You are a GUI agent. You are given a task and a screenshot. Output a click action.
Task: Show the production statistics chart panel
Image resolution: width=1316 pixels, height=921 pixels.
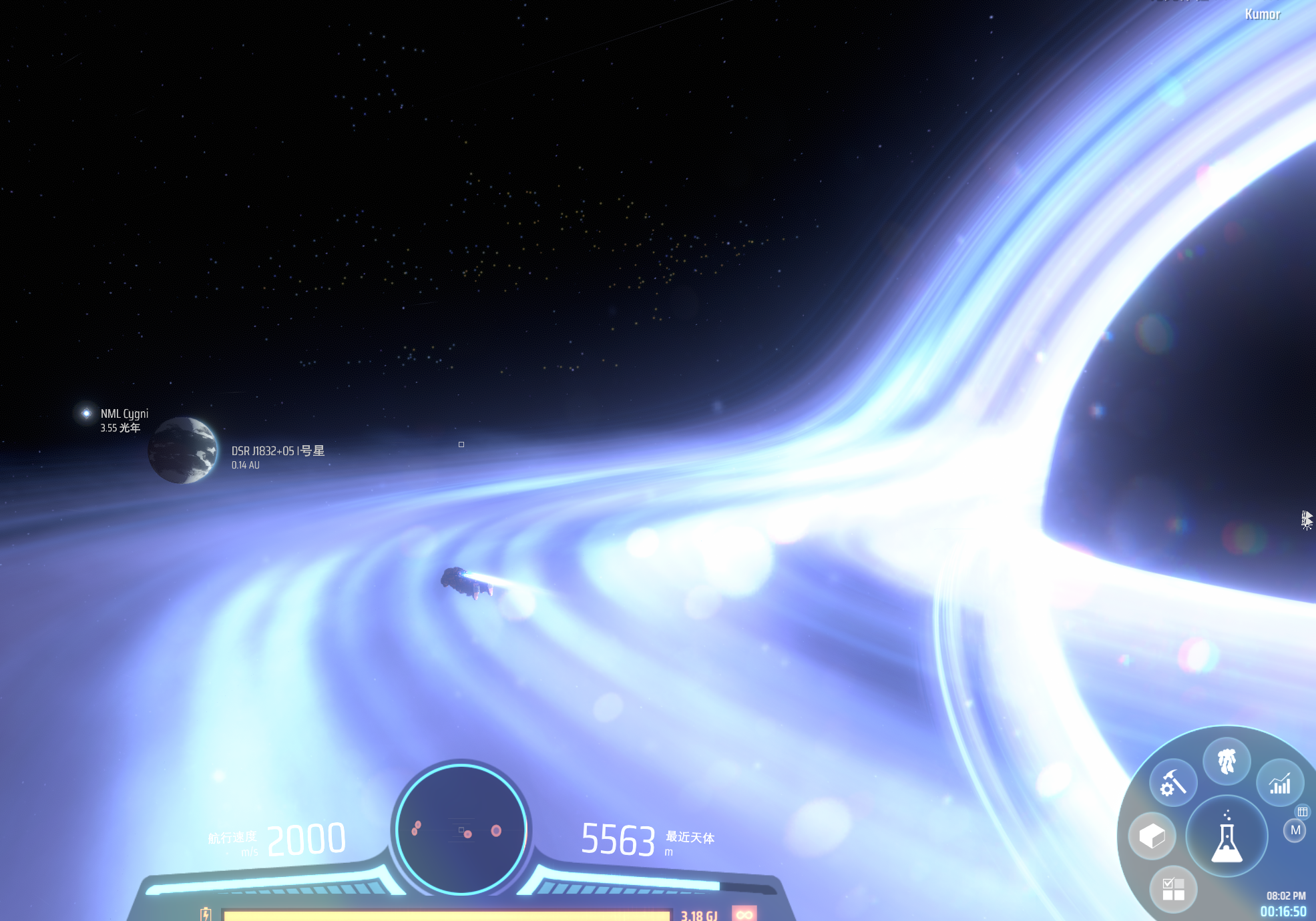(1280, 784)
